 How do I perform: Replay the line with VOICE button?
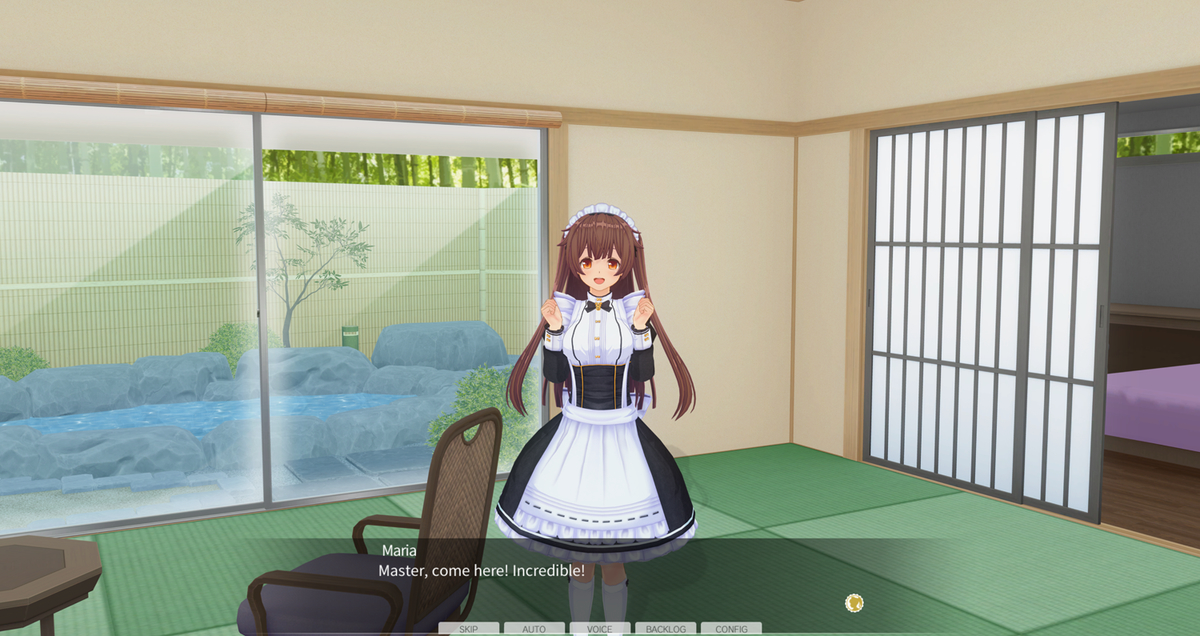click(x=600, y=629)
